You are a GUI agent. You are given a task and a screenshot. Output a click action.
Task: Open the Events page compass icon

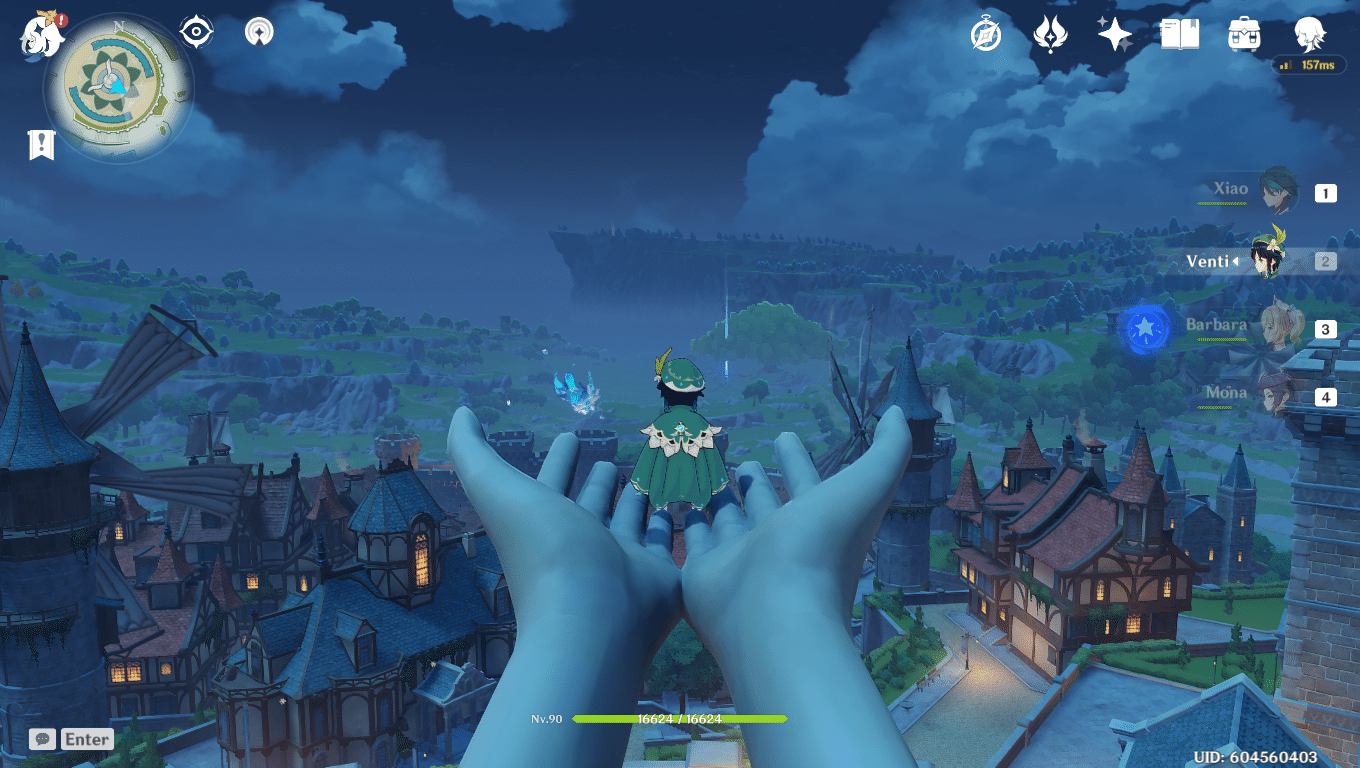[x=985, y=33]
